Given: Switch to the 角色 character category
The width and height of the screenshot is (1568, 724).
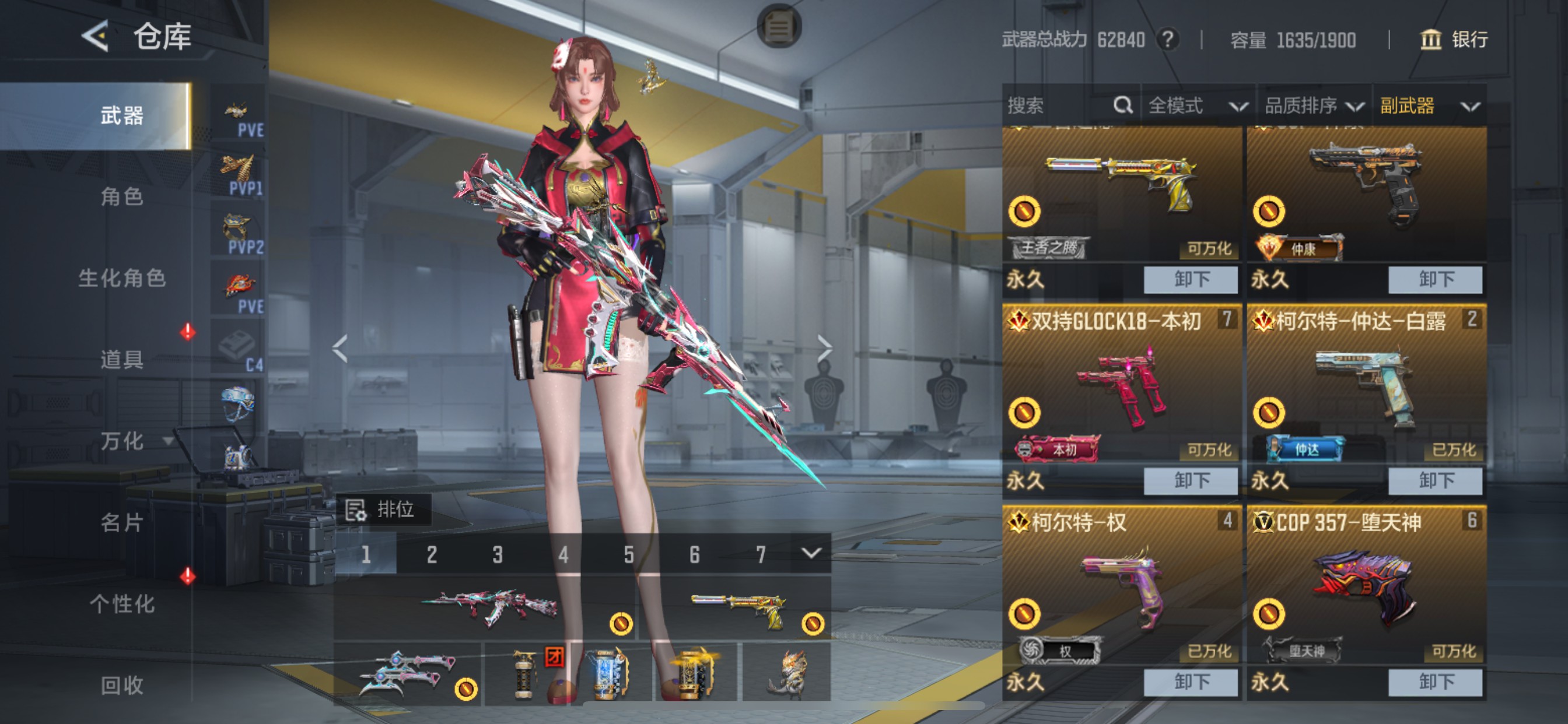Looking at the screenshot, I should [122, 196].
